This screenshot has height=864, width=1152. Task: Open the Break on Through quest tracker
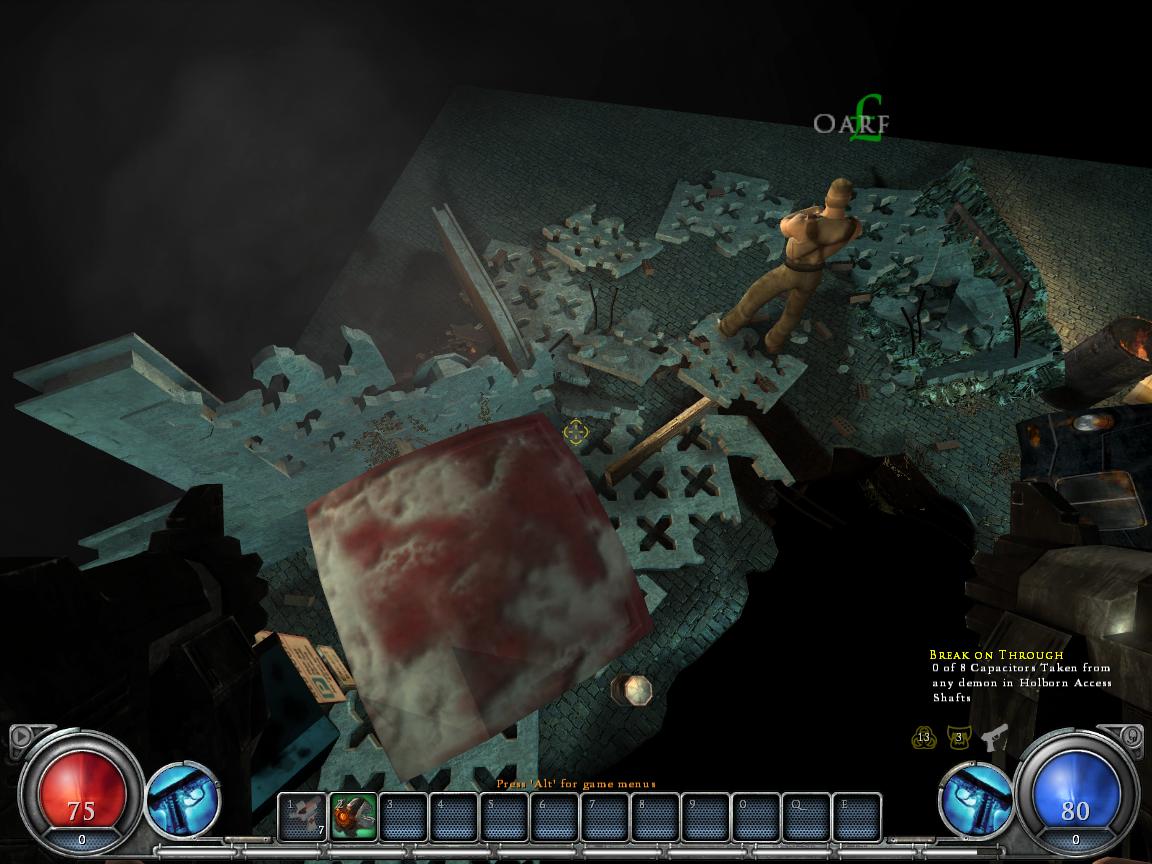click(x=996, y=655)
